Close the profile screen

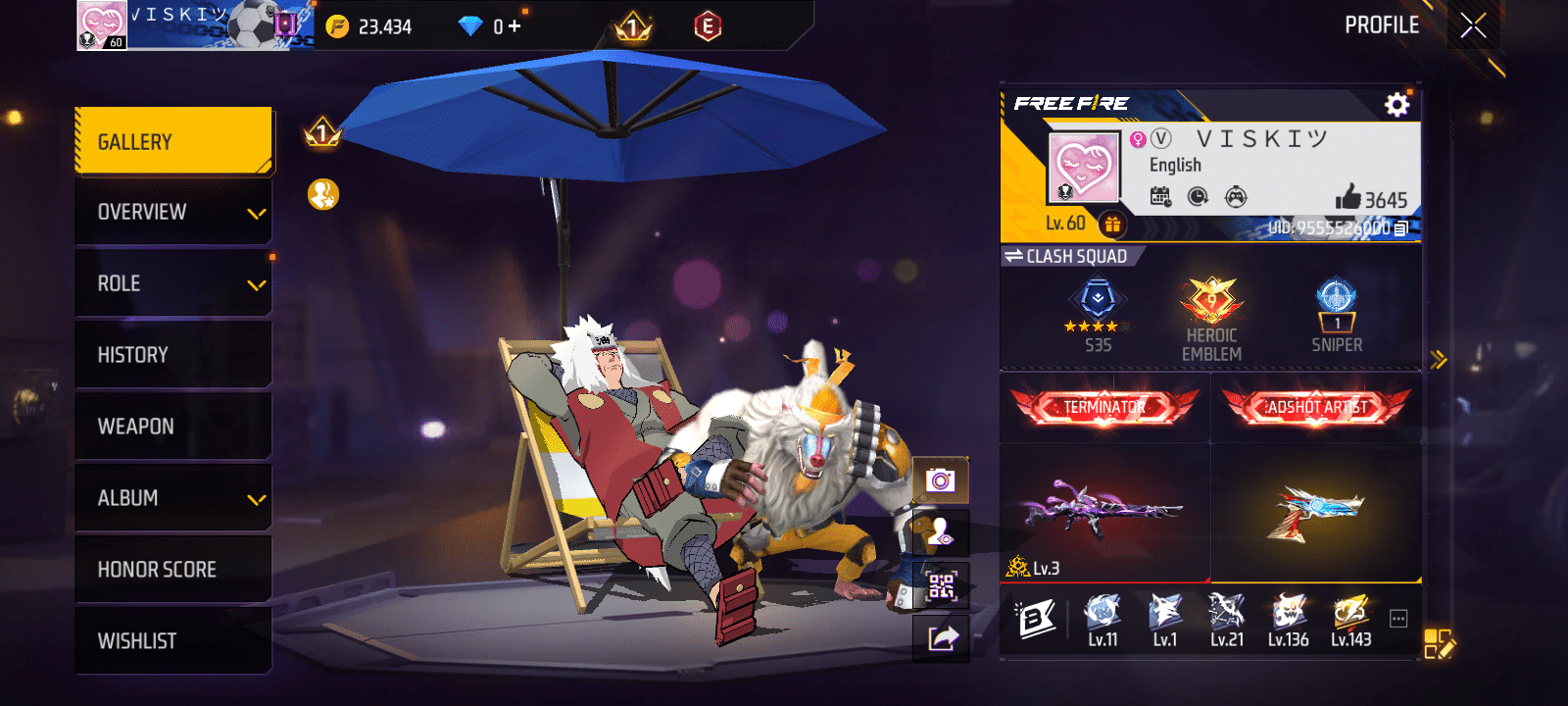(1473, 25)
